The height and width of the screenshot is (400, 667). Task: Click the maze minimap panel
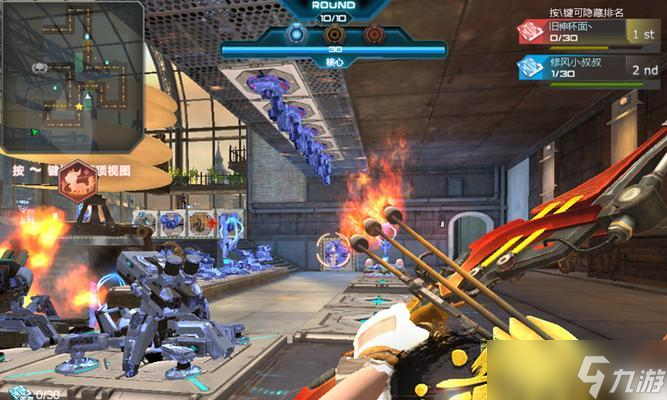(74, 75)
